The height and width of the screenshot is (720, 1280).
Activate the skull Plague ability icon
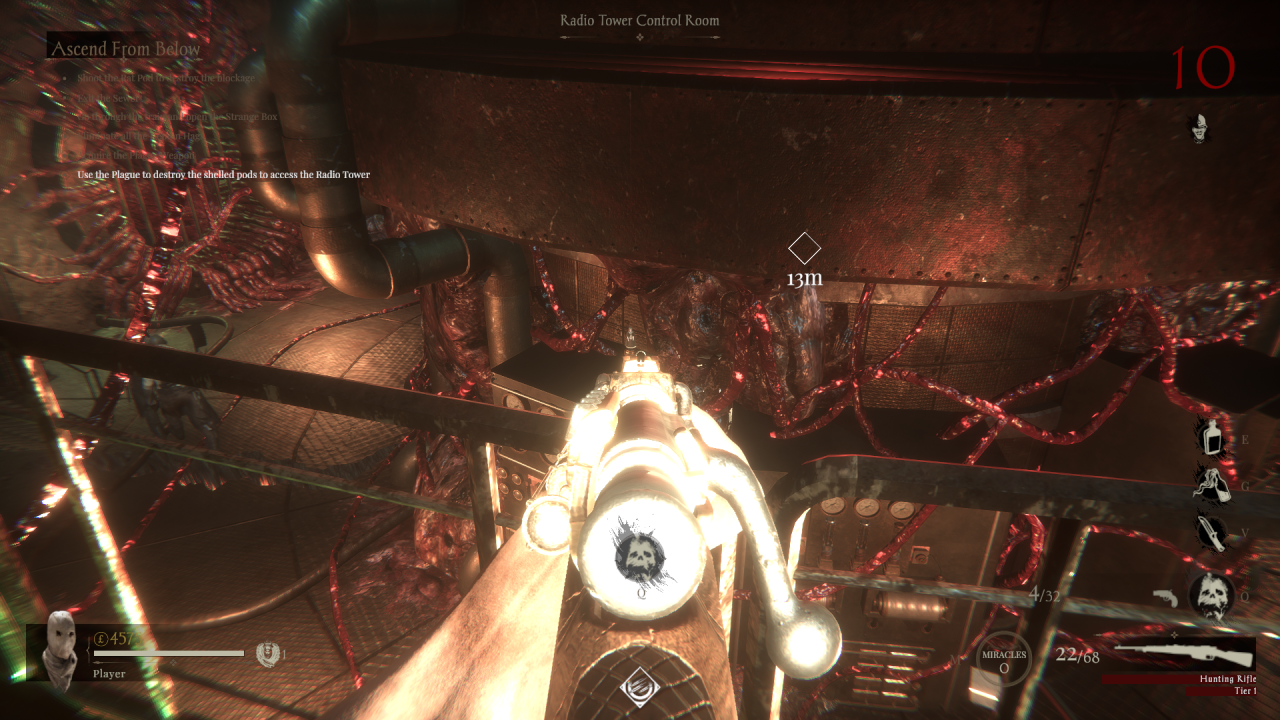[x=1211, y=597]
